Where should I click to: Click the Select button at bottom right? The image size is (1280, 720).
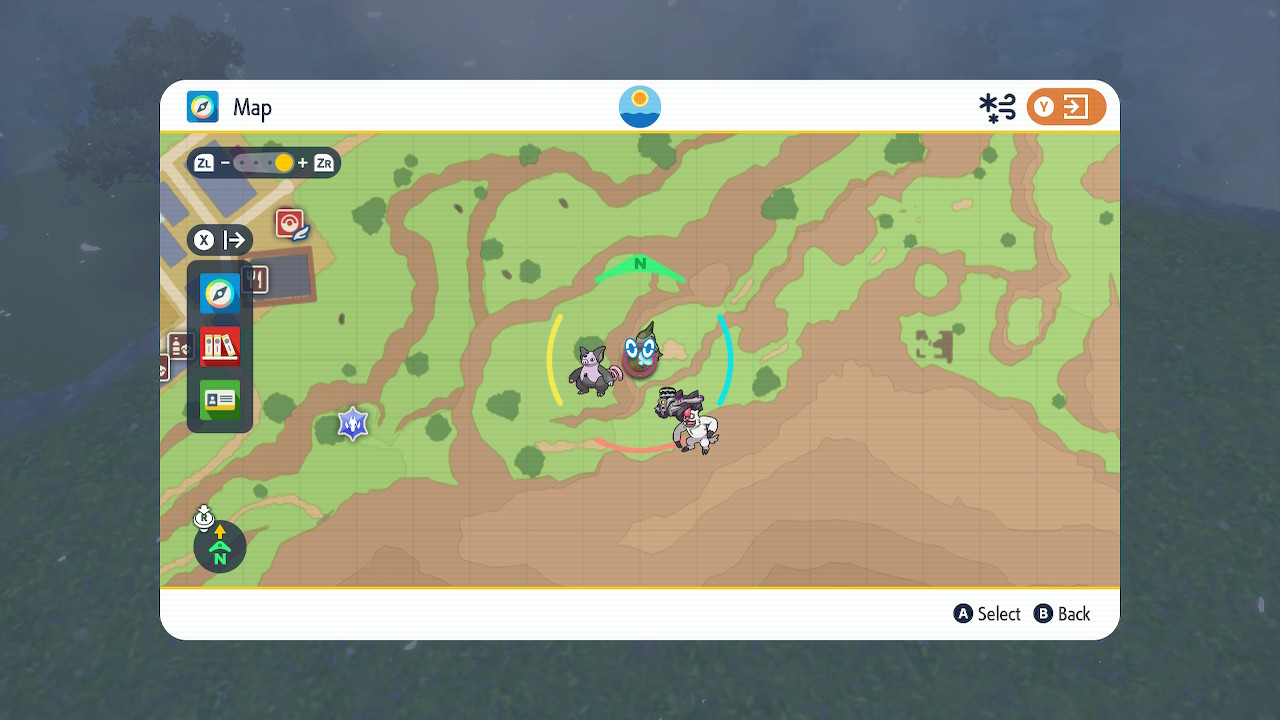[x=987, y=613]
